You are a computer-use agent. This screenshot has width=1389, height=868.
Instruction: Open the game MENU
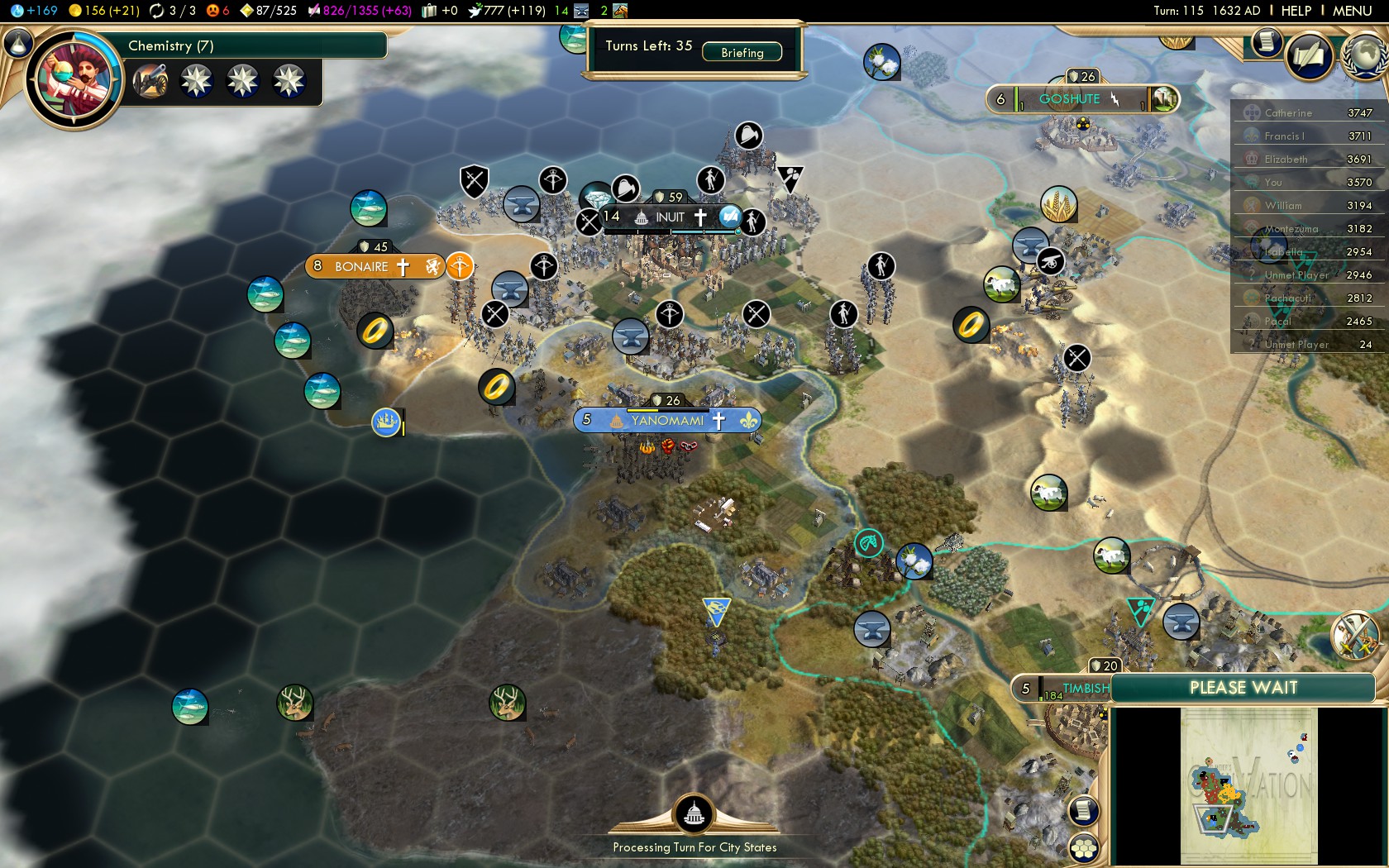(x=1352, y=11)
